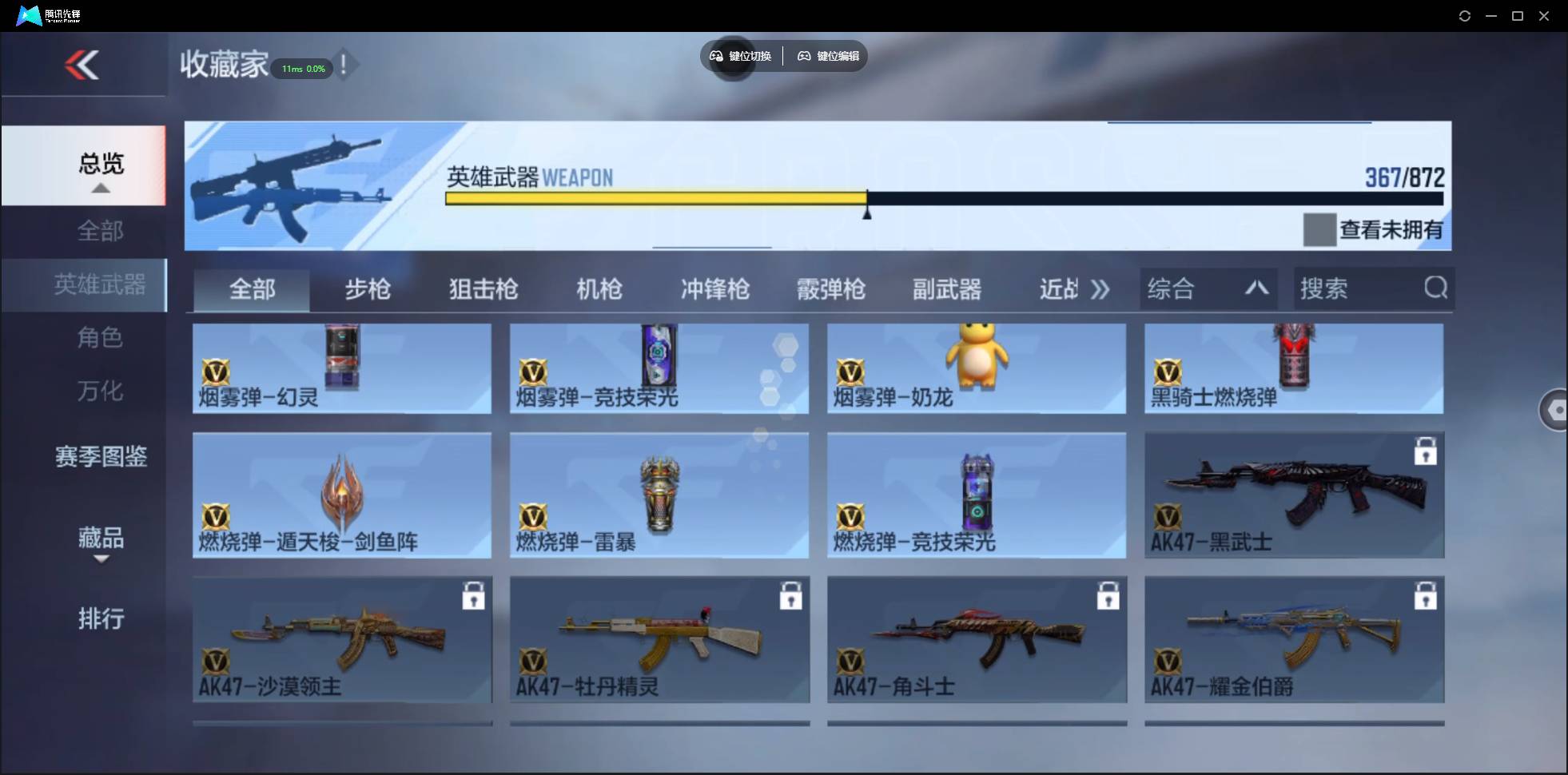Click the search magnifier icon
This screenshot has width=1568, height=775.
1435,288
